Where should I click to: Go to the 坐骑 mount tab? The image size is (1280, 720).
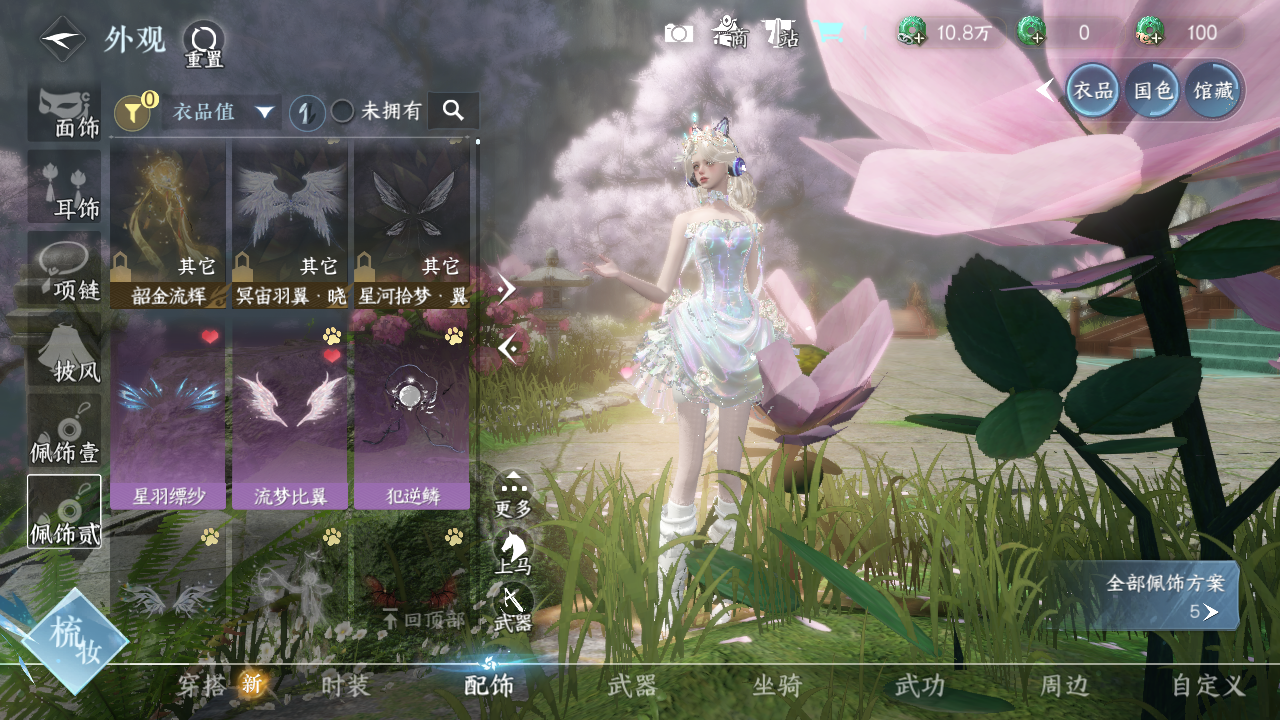point(777,685)
